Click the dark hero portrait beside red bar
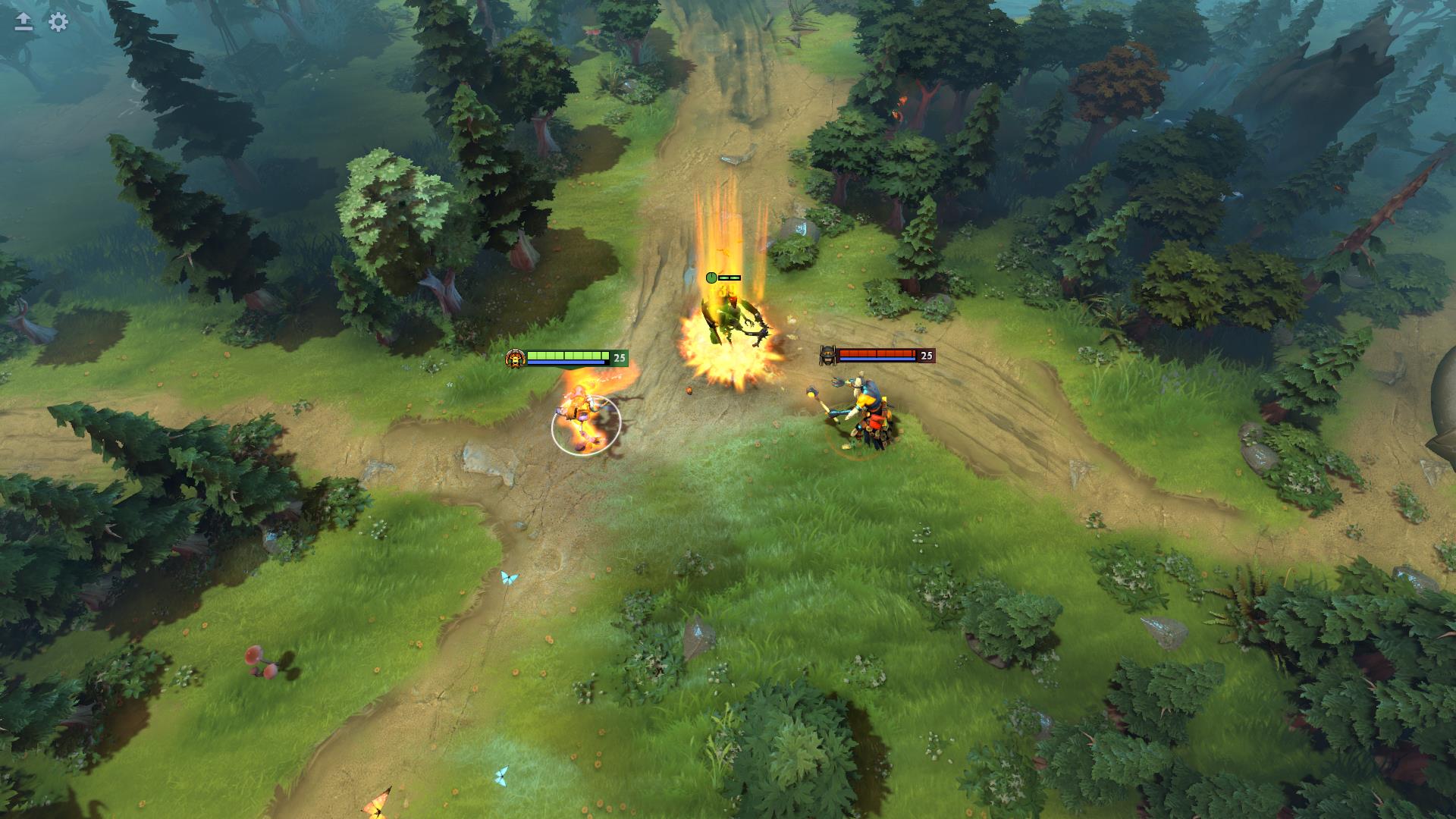 click(827, 356)
